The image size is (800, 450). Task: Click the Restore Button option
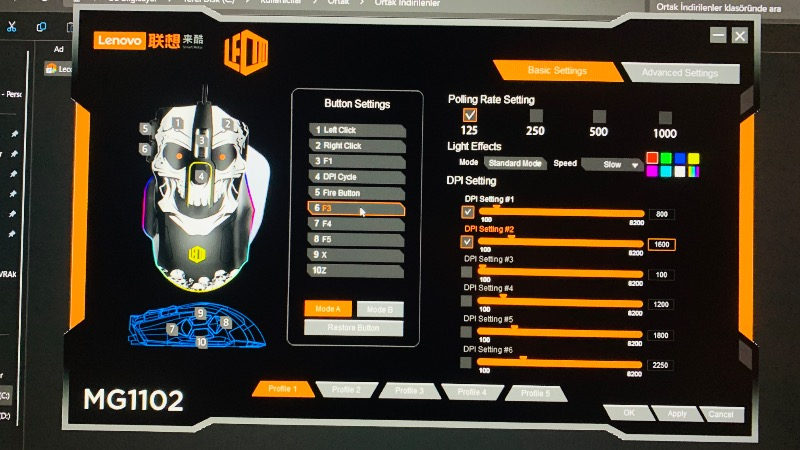tap(353, 328)
